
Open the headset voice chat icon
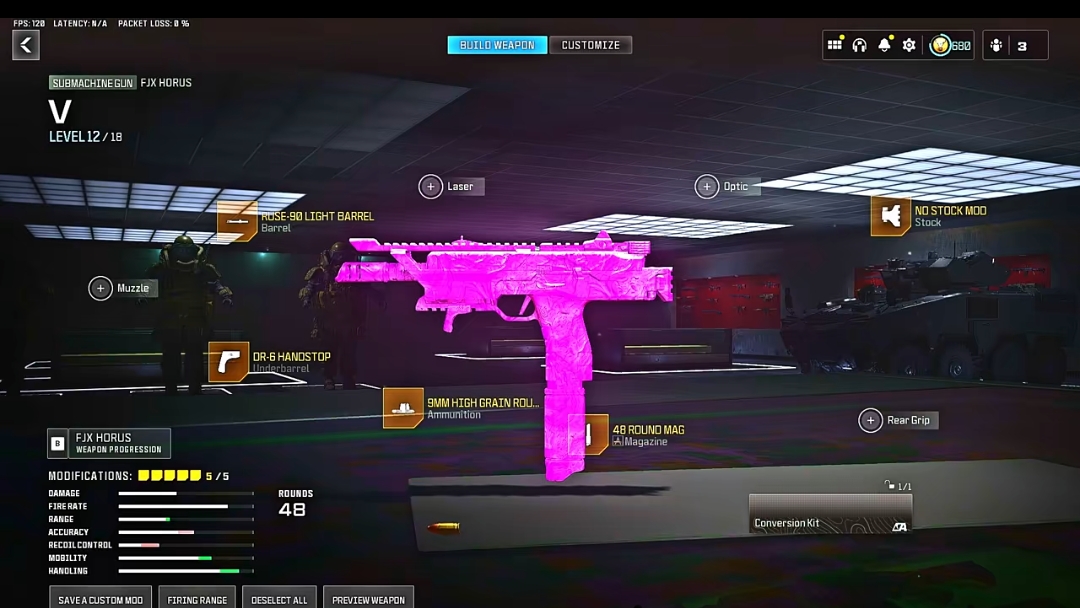pyautogui.click(x=859, y=45)
